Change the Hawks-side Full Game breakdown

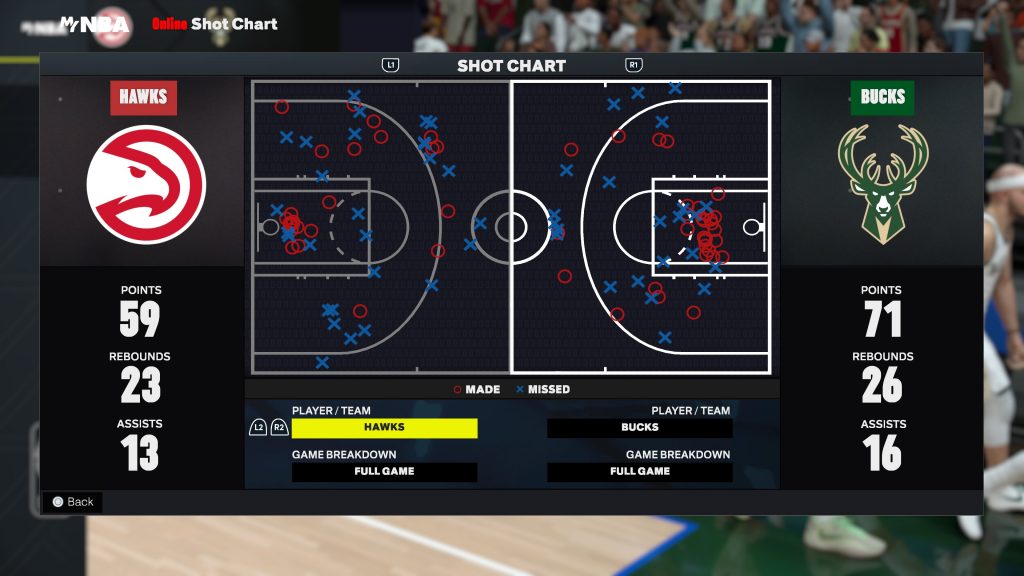coord(384,472)
